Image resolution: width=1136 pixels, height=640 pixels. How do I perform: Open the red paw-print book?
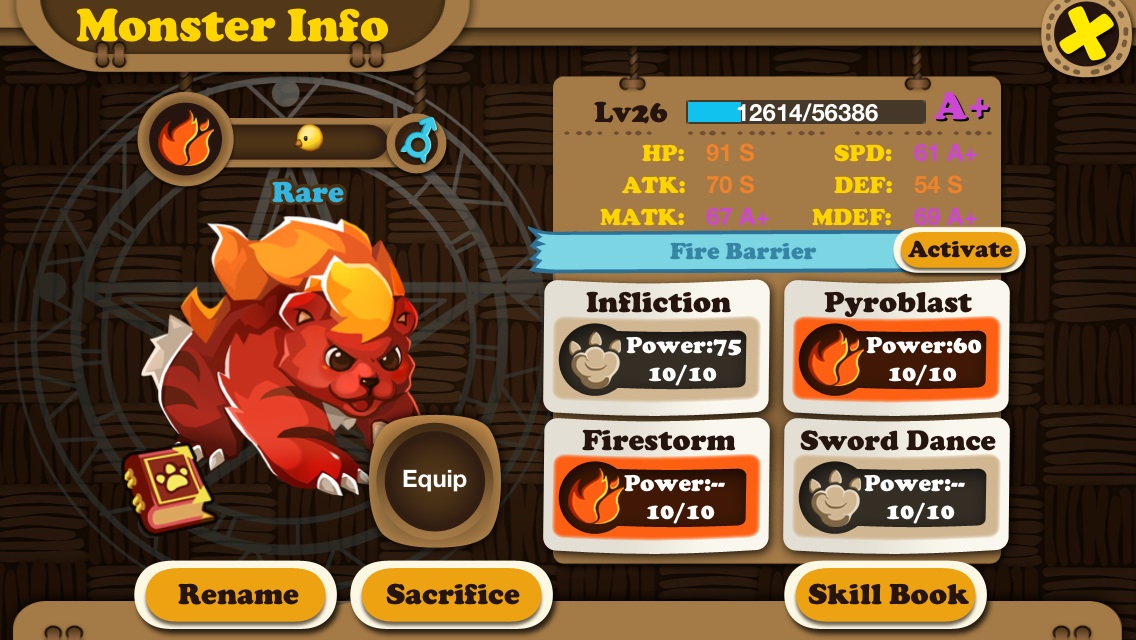point(167,487)
